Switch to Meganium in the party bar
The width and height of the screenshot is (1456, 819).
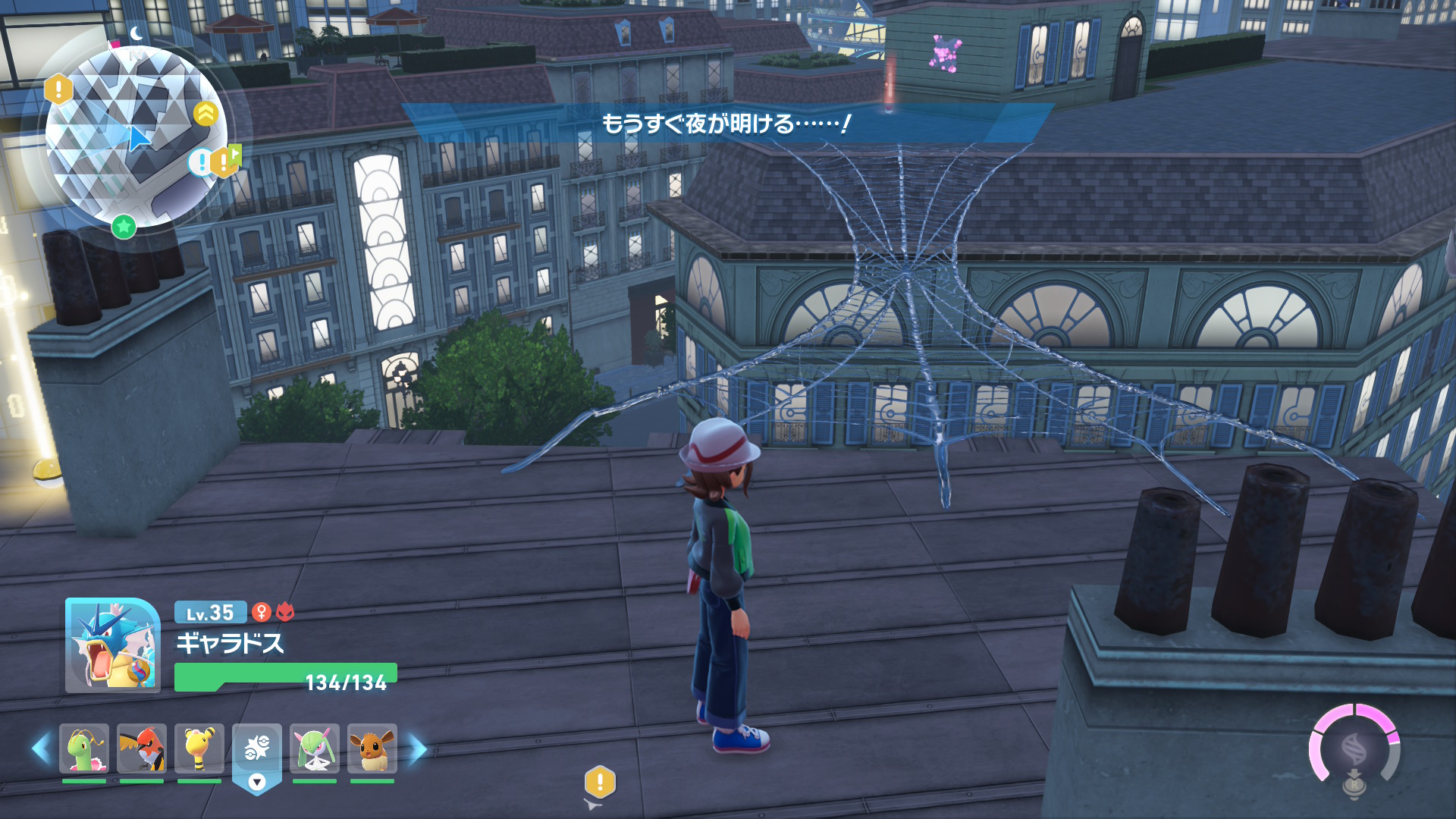click(x=84, y=749)
